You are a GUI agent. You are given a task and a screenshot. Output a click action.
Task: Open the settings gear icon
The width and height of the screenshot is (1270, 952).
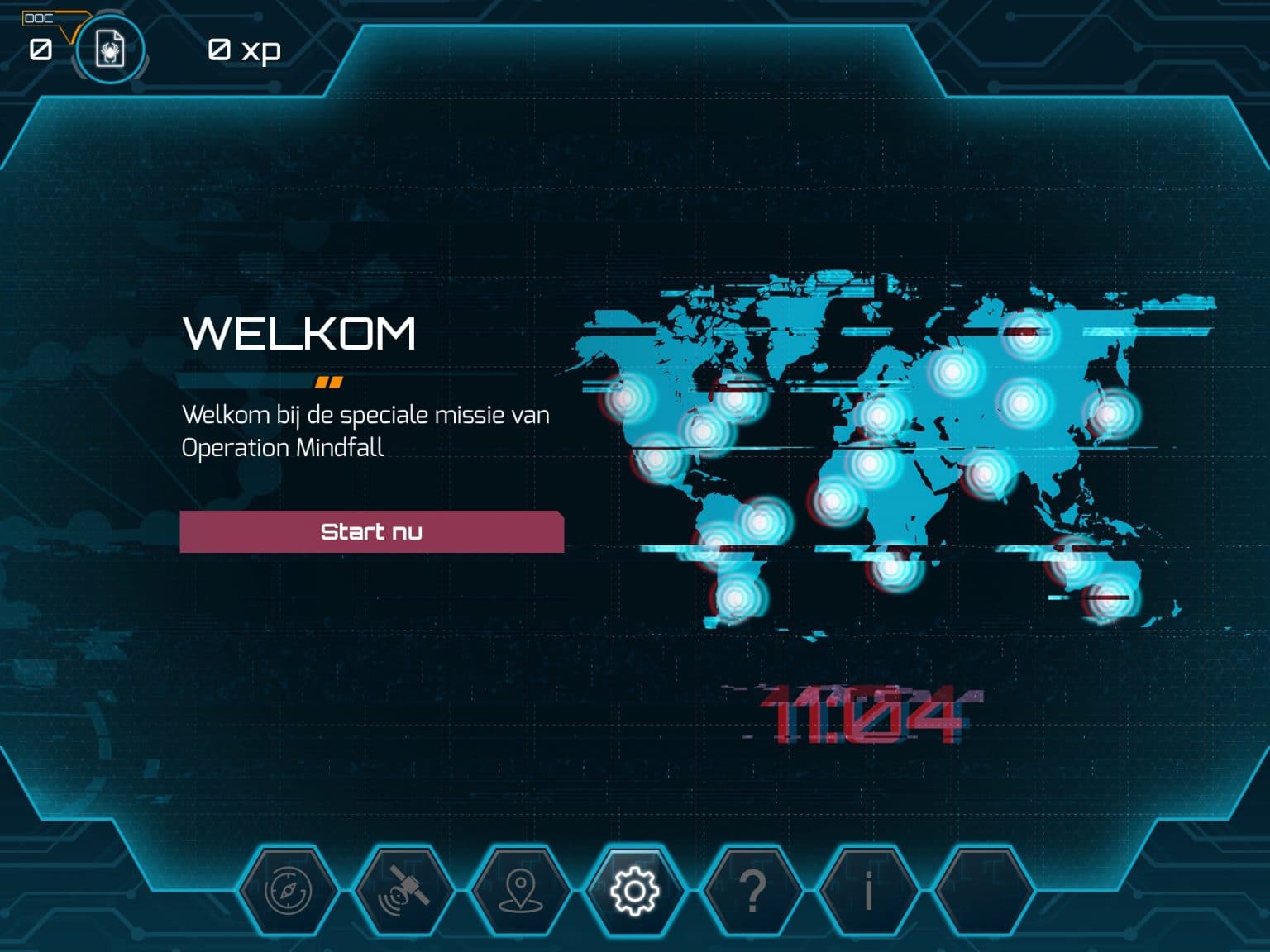(x=634, y=891)
